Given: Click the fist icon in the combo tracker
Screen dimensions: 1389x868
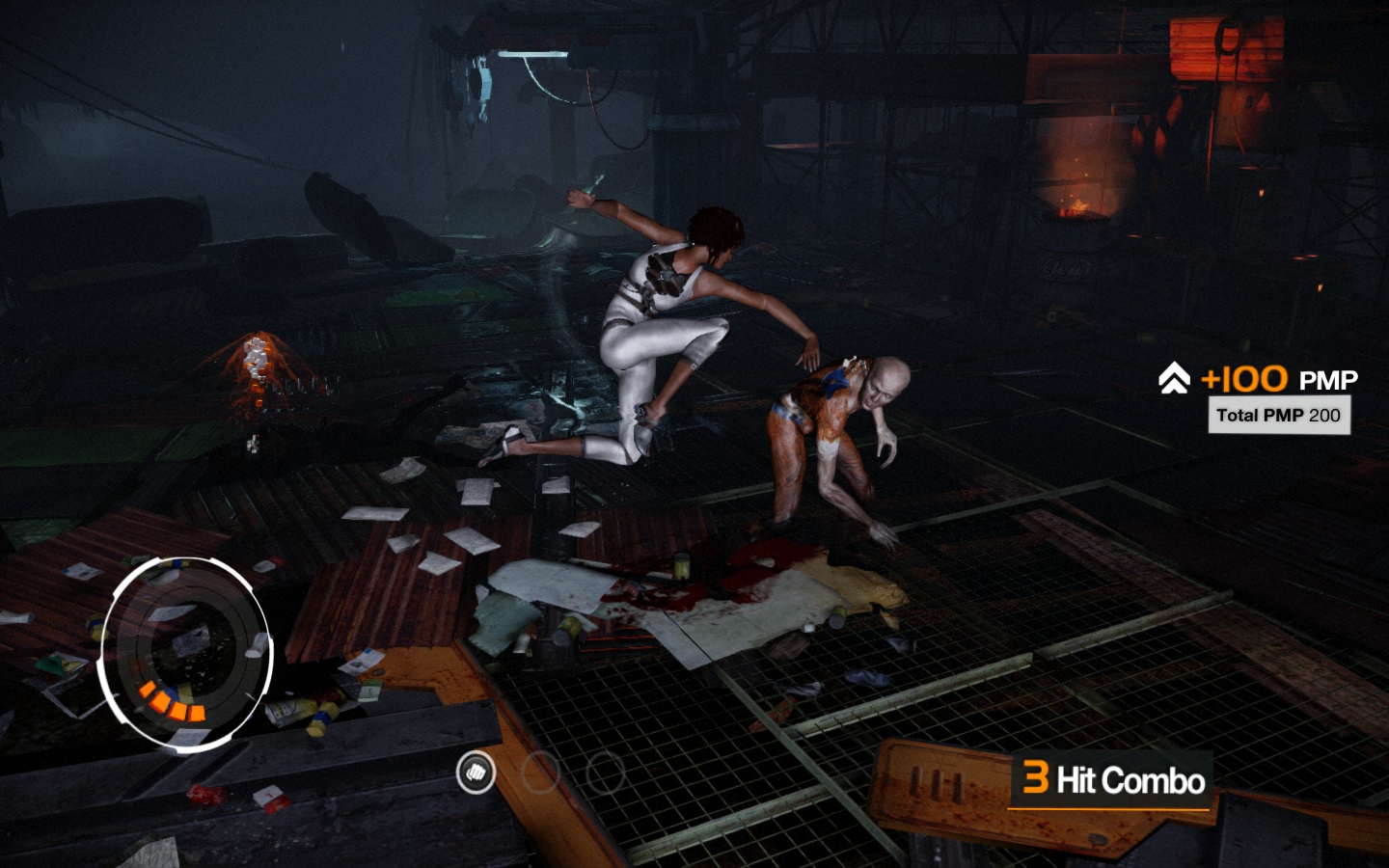Looking at the screenshot, I should [475, 772].
